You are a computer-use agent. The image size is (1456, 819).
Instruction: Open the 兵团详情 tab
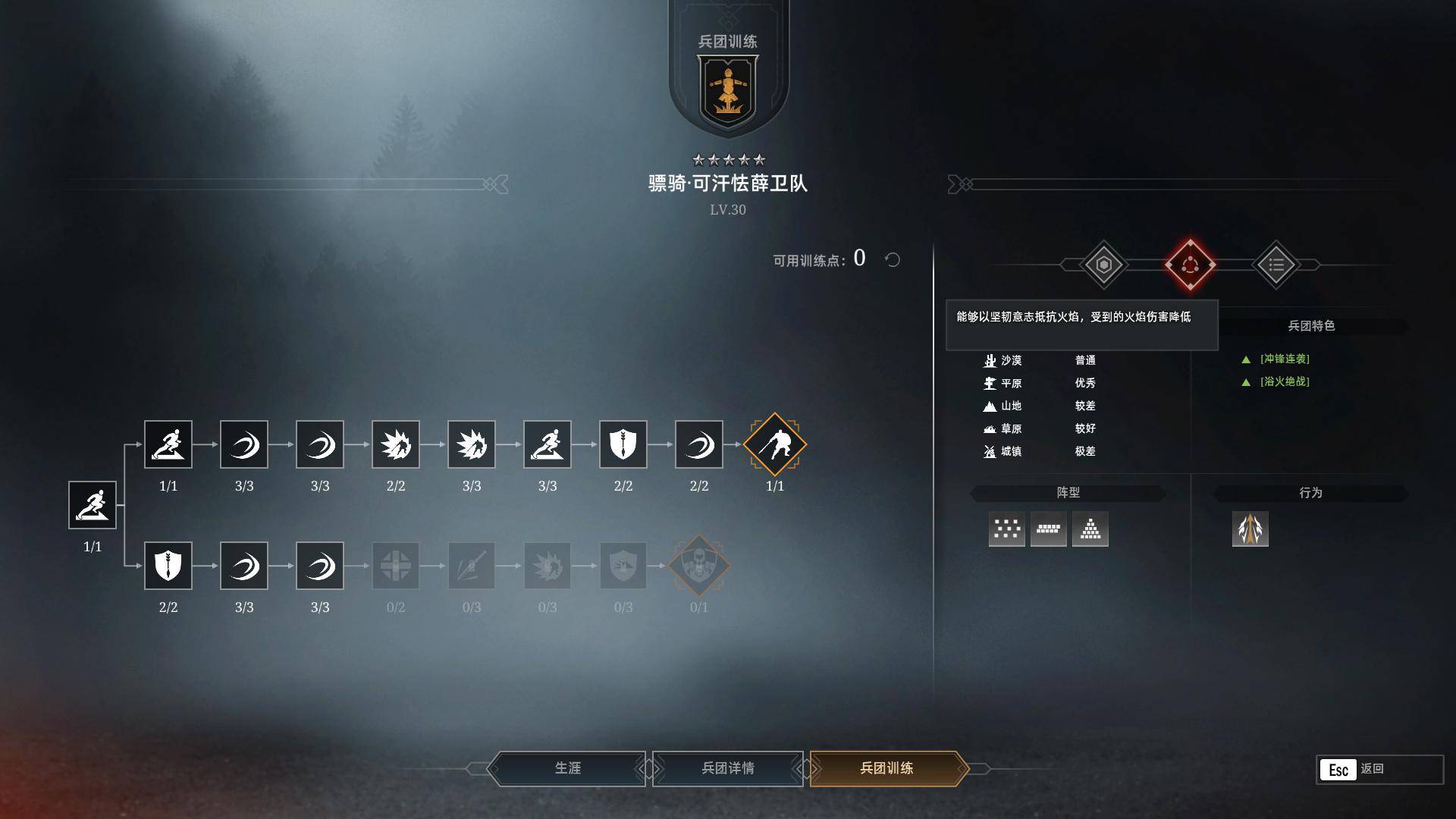tap(728, 768)
